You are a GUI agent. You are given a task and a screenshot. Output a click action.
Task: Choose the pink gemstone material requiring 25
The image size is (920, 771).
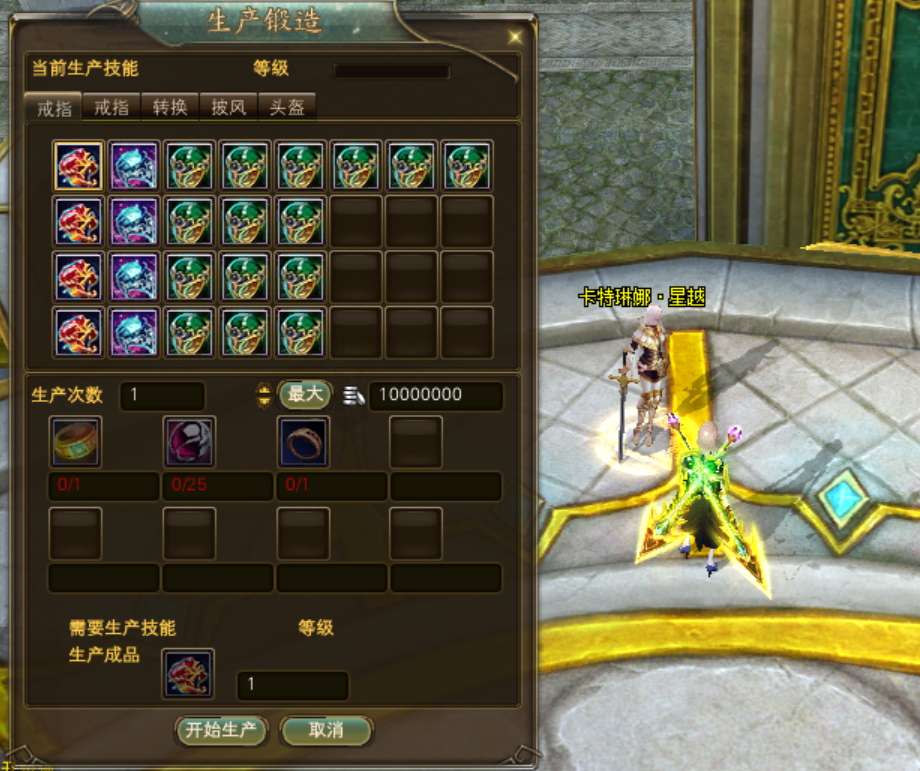190,442
